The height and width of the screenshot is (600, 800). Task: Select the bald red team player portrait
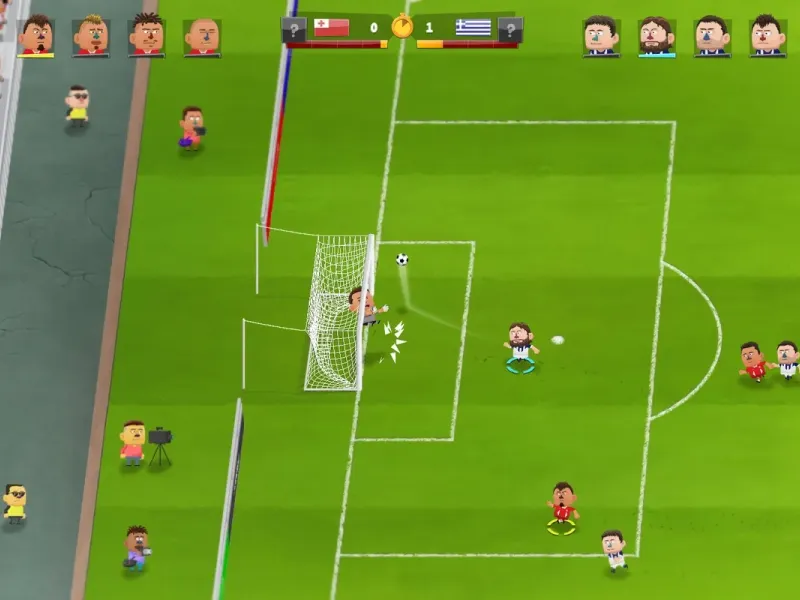coord(202,36)
